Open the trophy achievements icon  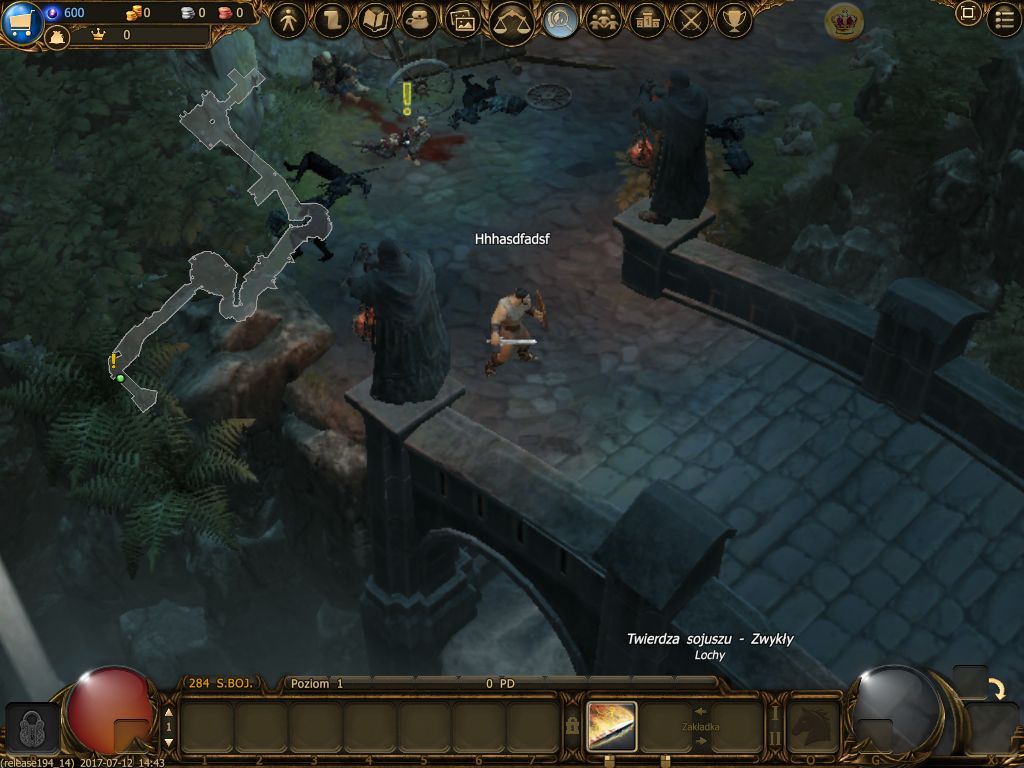coord(734,20)
